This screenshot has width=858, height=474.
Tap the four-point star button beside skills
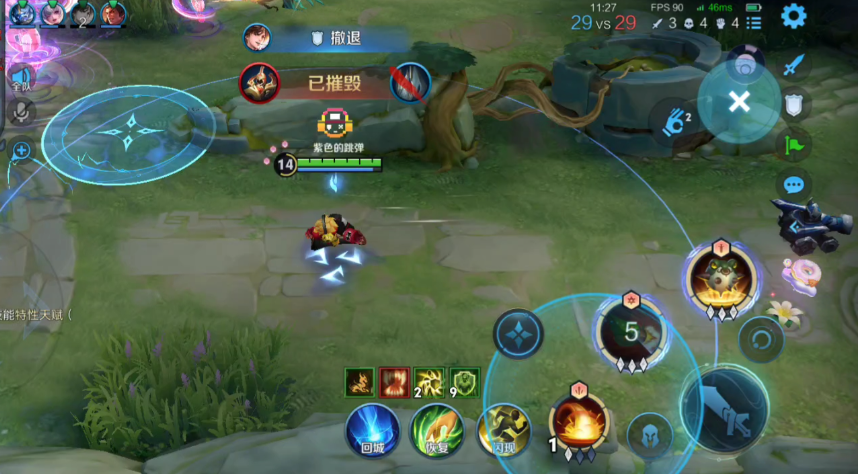point(518,334)
